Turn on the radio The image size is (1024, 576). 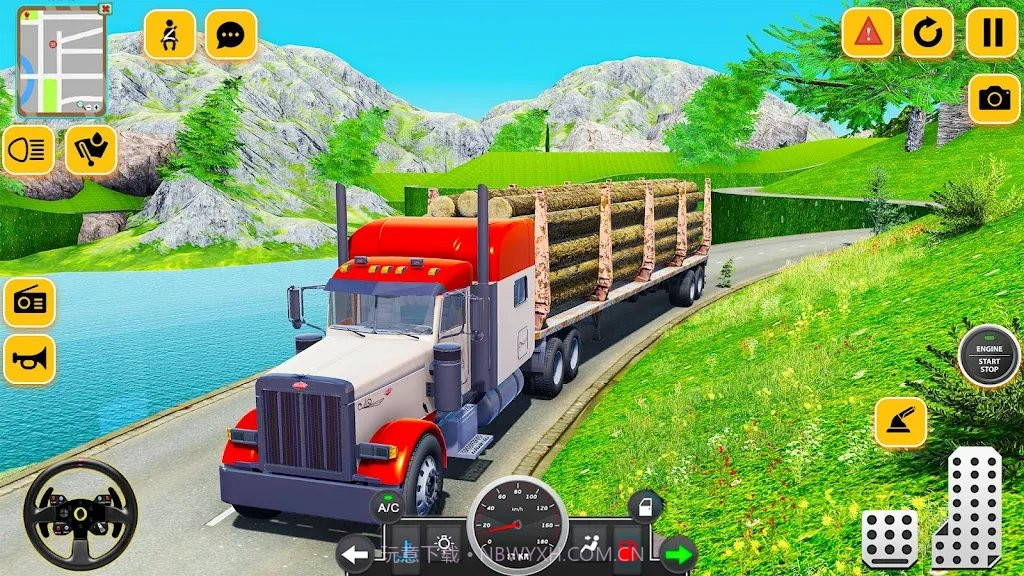click(x=29, y=302)
